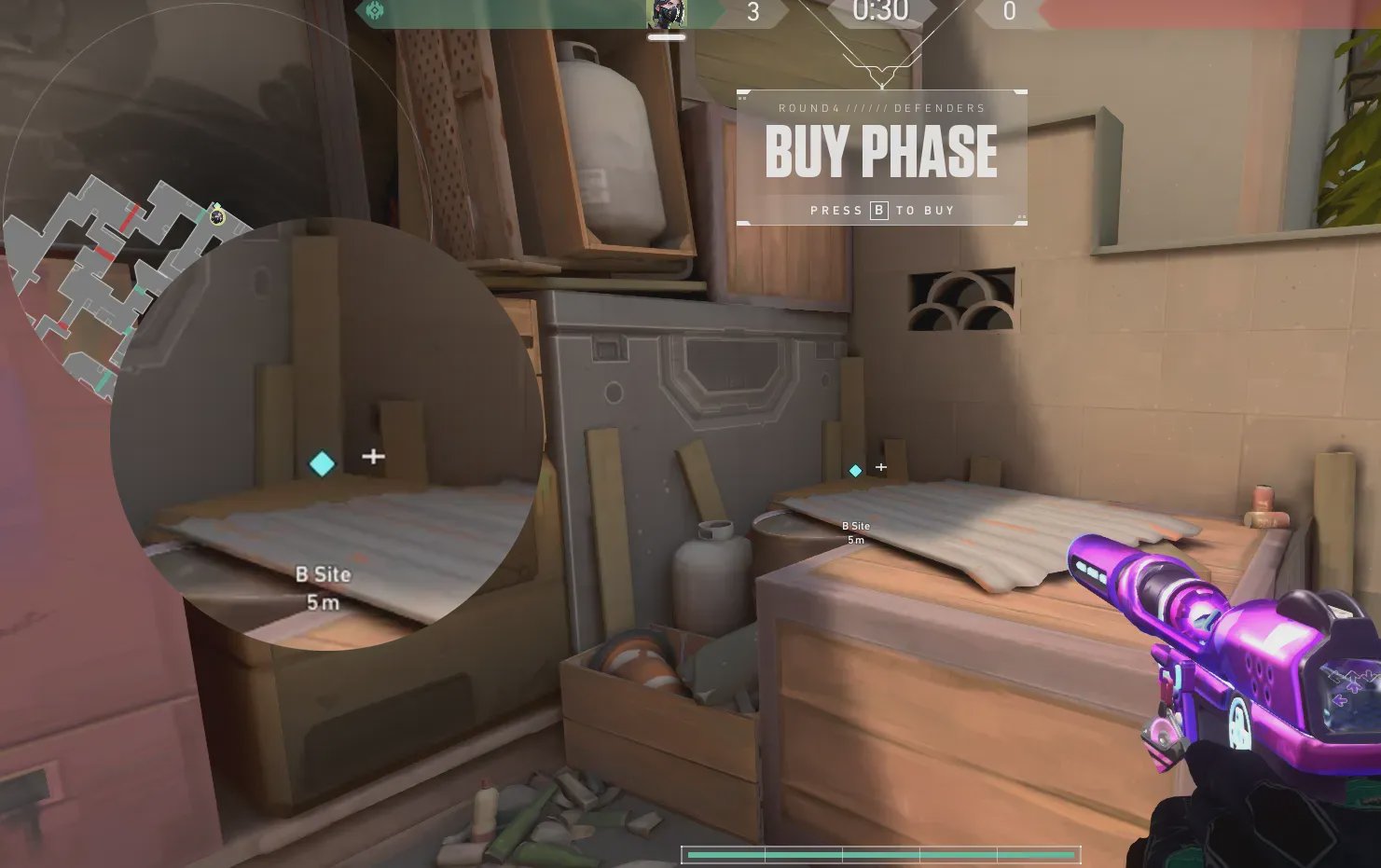Select the agent portrait in the top bar
Viewport: 1381px width, 868px height.
[666, 14]
